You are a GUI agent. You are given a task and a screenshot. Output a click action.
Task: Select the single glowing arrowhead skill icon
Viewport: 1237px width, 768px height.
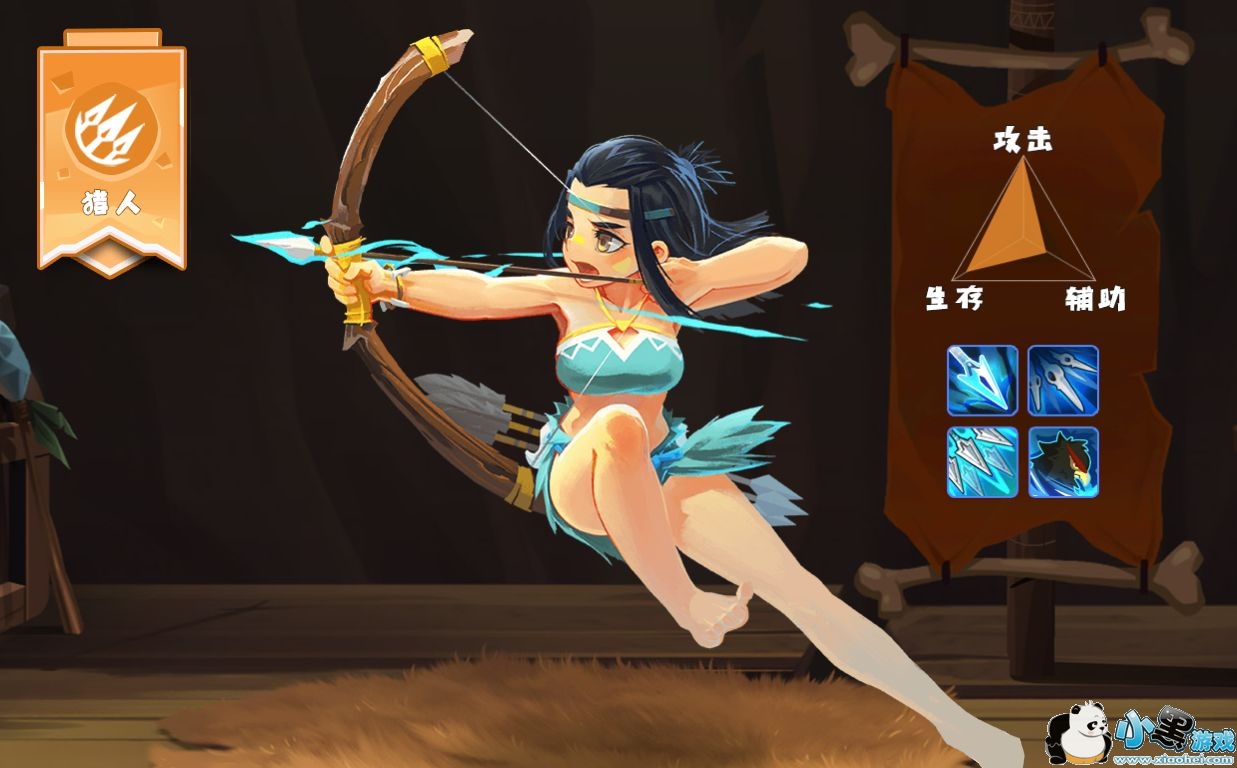(982, 380)
